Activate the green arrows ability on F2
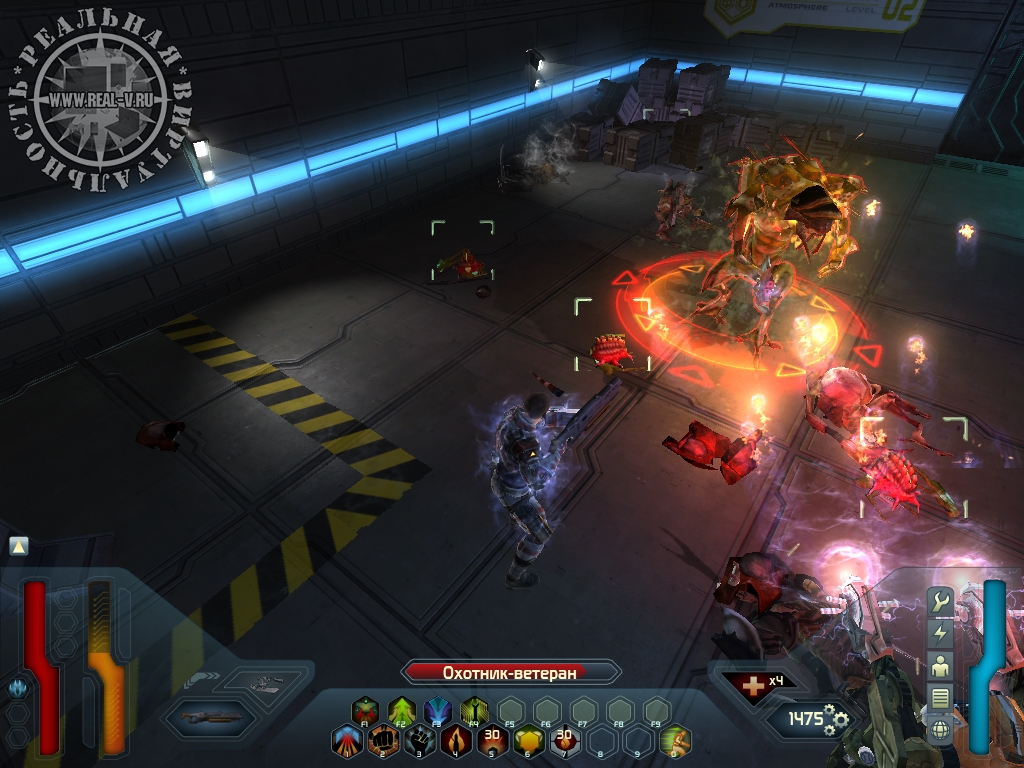Viewport: 1024px width, 768px height. coord(402,711)
